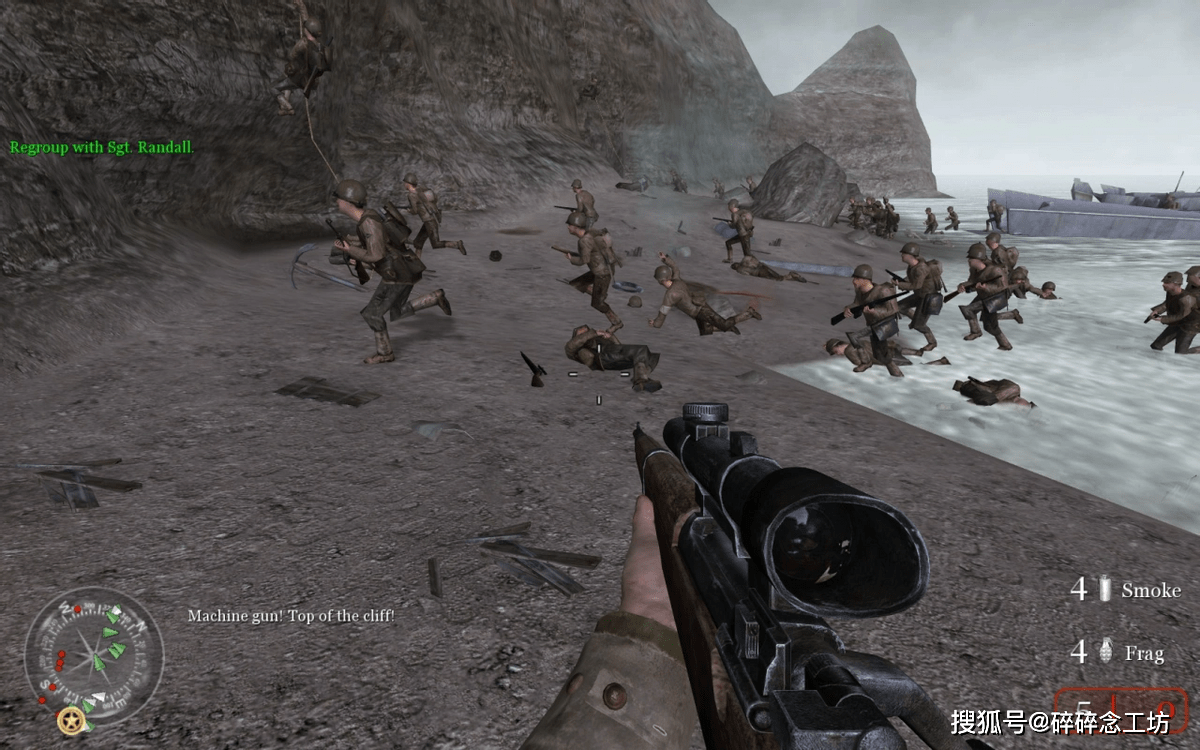Choose the Smoke grenade icon
1200x750 pixels.
1105,590
